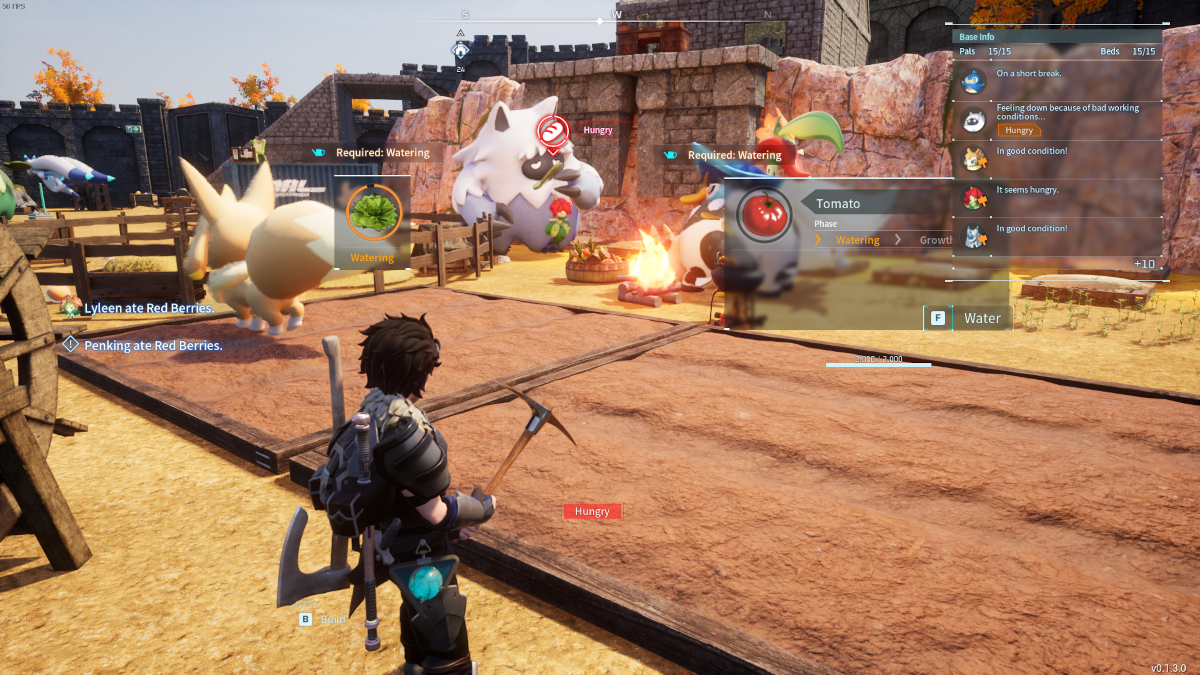
Task: Select the Tomato crop icon
Action: (x=764, y=215)
